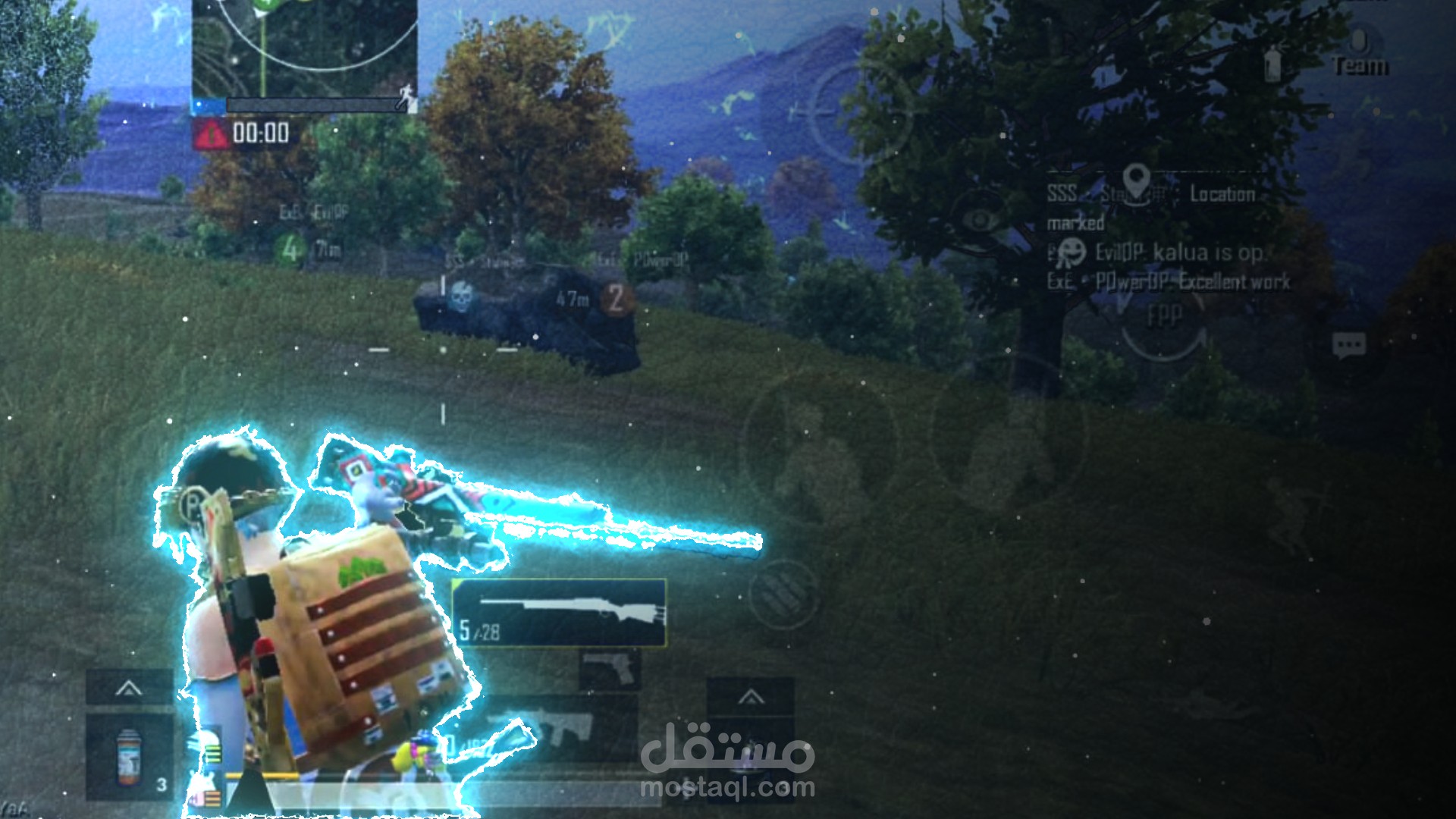
Task: Select the active shotgun weapon slot
Action: tap(560, 613)
